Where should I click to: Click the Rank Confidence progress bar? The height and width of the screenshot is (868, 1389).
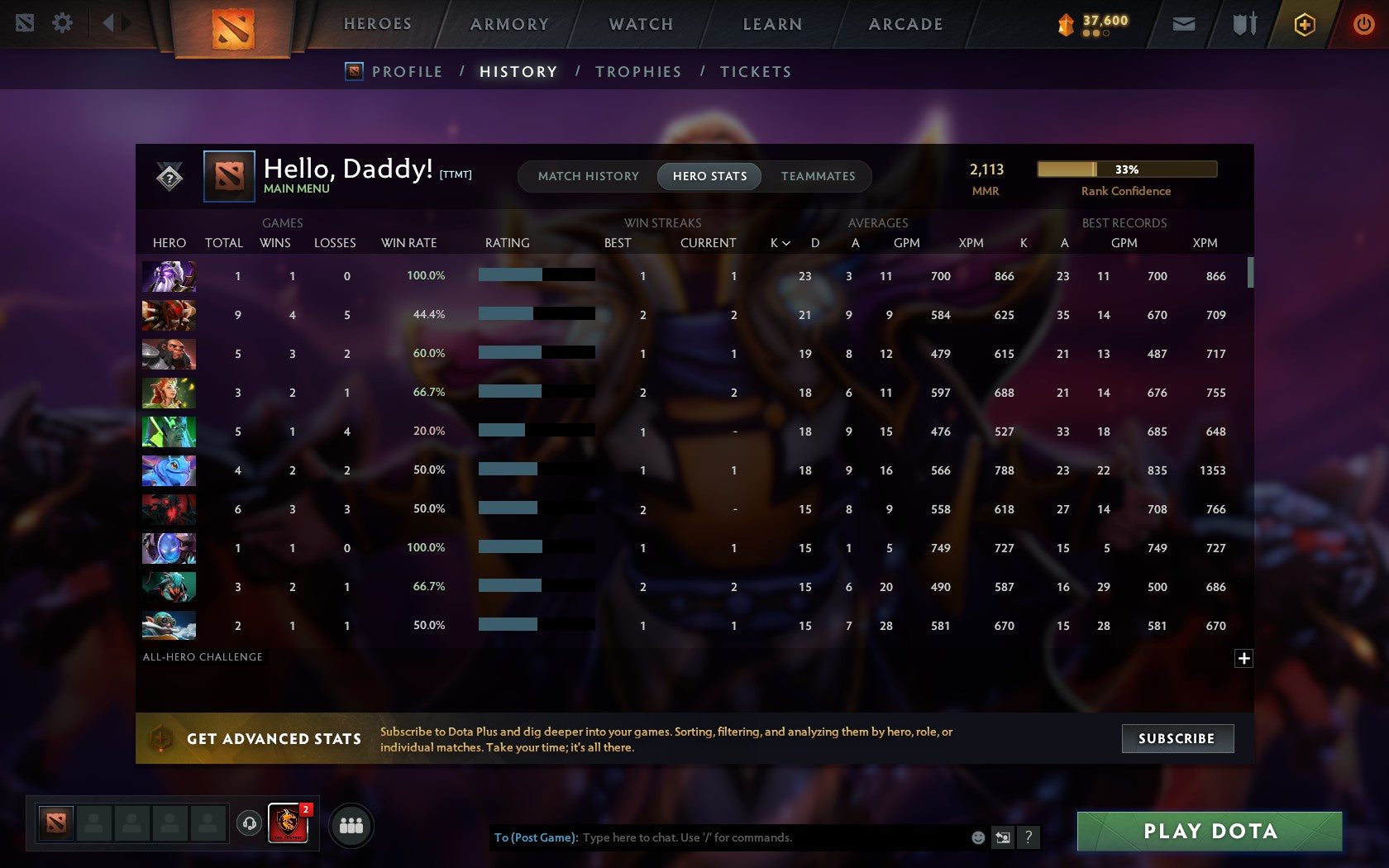(1126, 169)
